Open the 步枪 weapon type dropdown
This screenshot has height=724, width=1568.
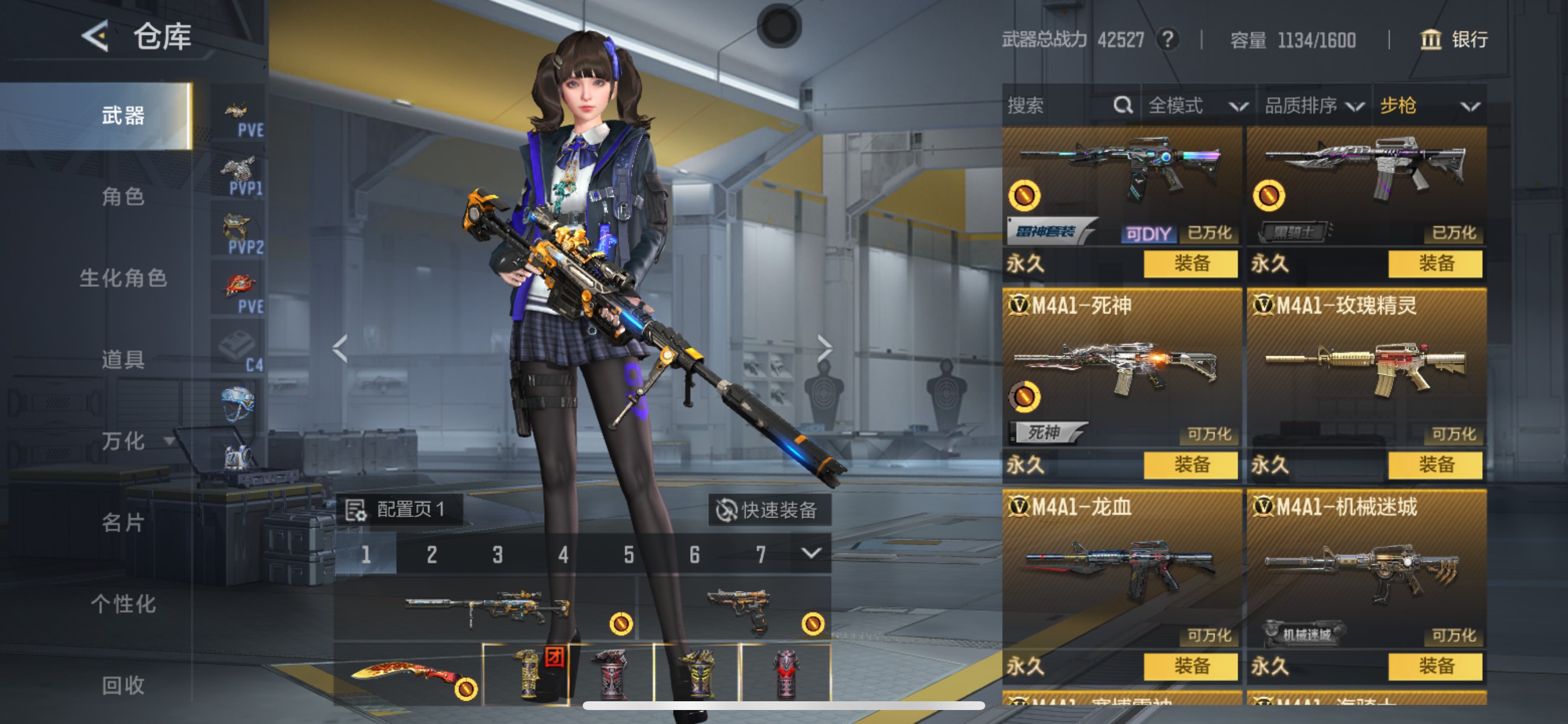(x=1428, y=106)
